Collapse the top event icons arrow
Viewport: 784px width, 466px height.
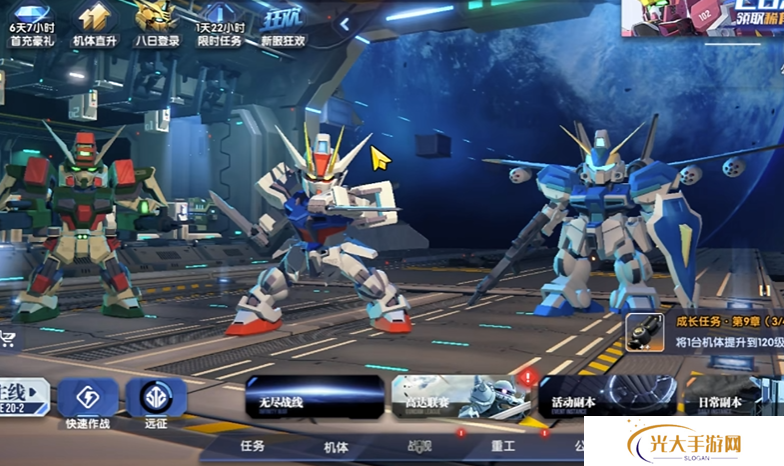344,22
